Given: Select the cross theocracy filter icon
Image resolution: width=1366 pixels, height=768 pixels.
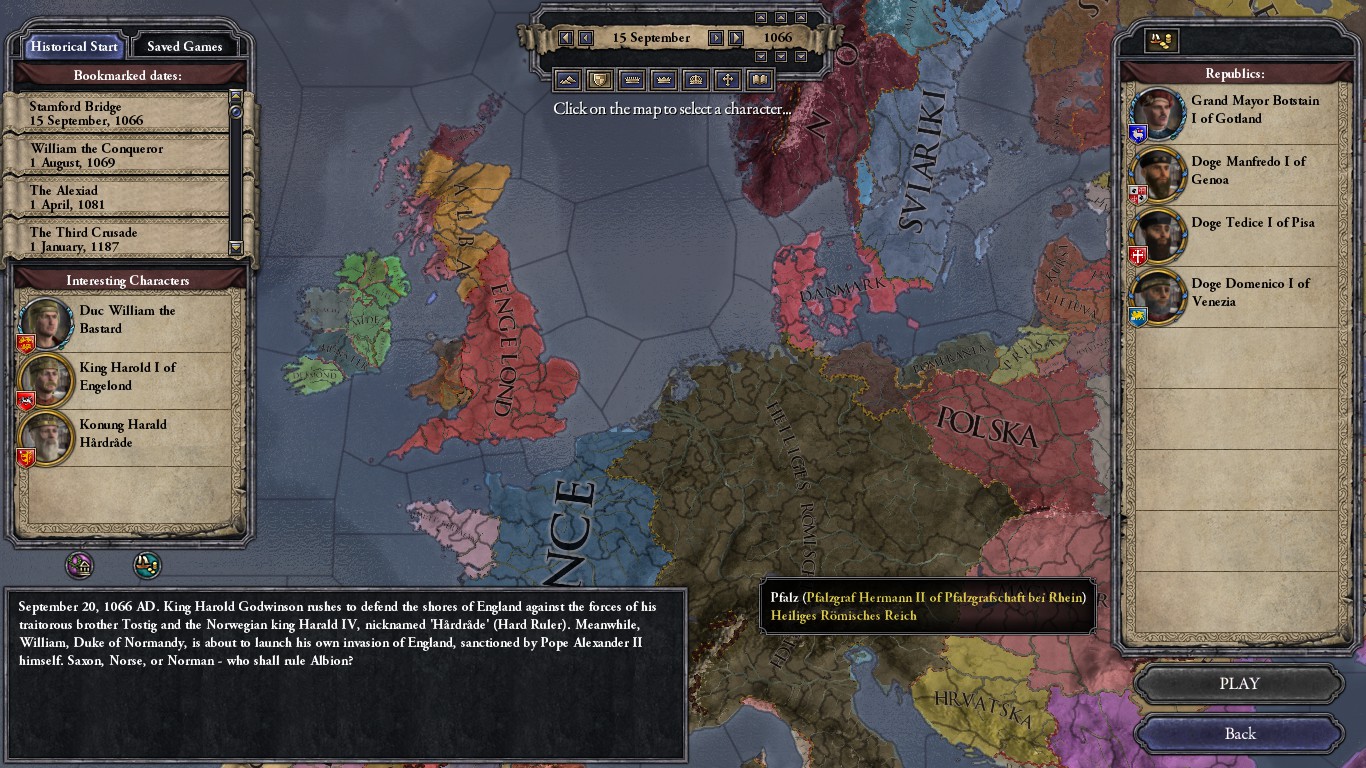Looking at the screenshot, I should tap(727, 80).
